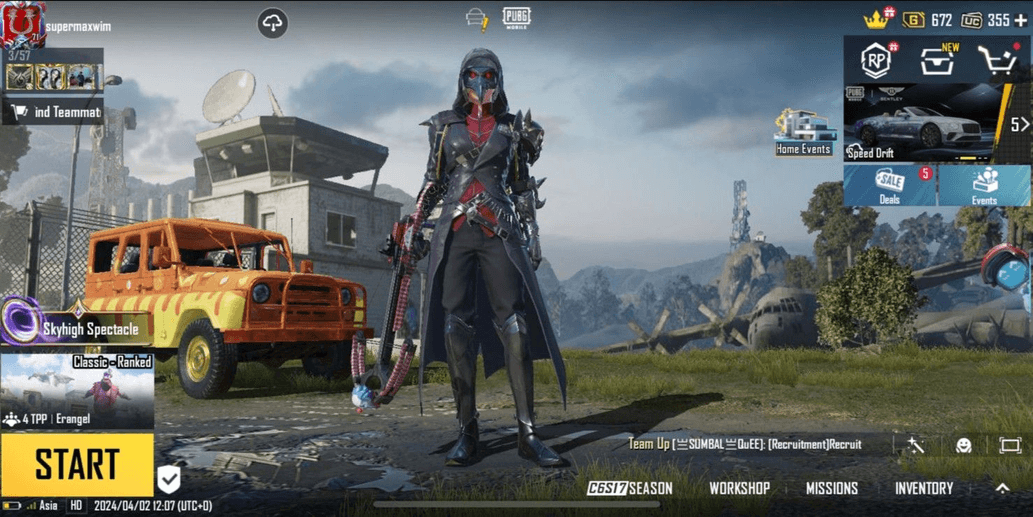Screen dimensions: 1033x517
Task: Open the emote smiley face button
Action: coord(963,445)
